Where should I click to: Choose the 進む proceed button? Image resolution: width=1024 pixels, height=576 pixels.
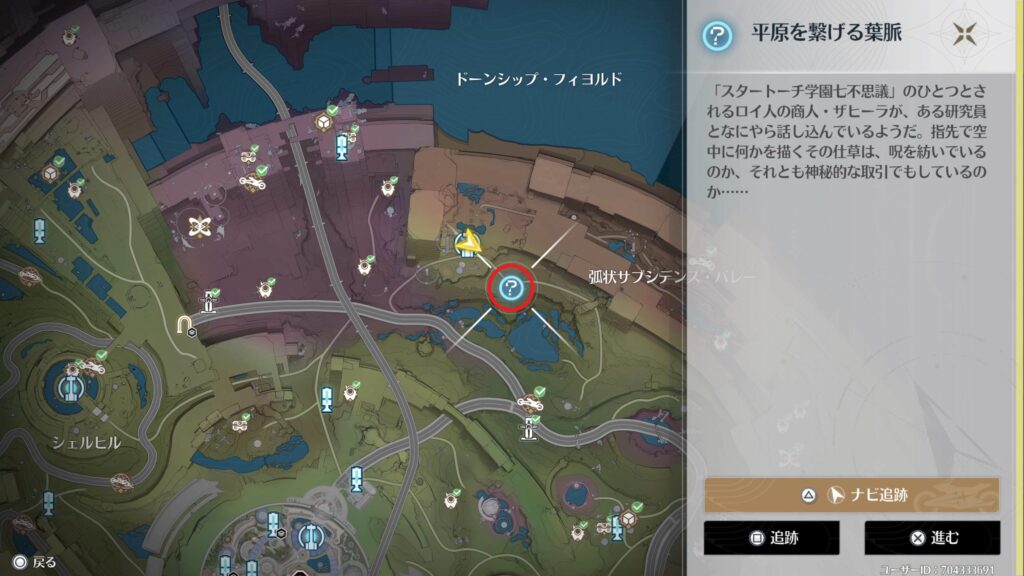click(932, 538)
